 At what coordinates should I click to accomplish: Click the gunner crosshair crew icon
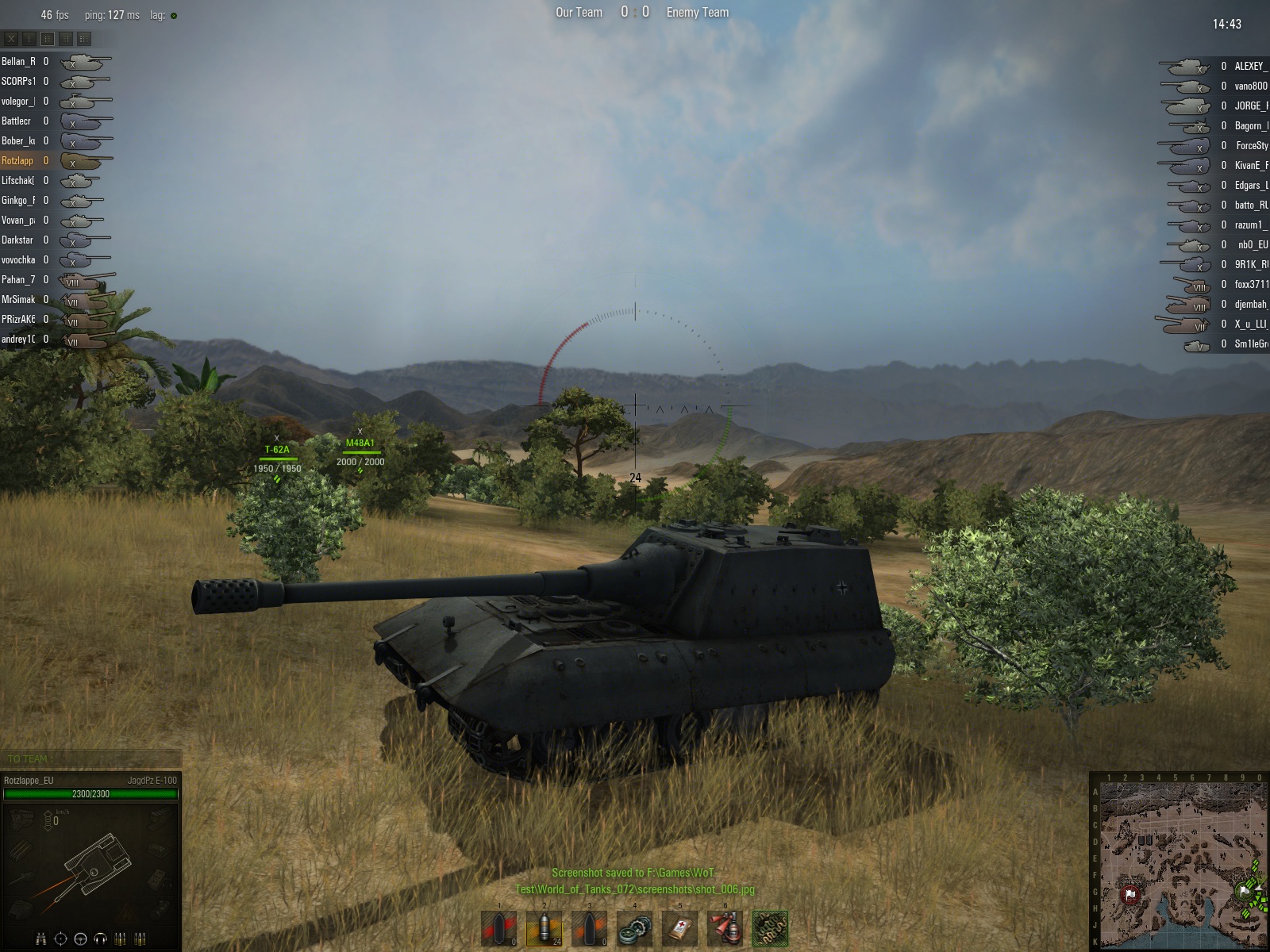[x=60, y=939]
